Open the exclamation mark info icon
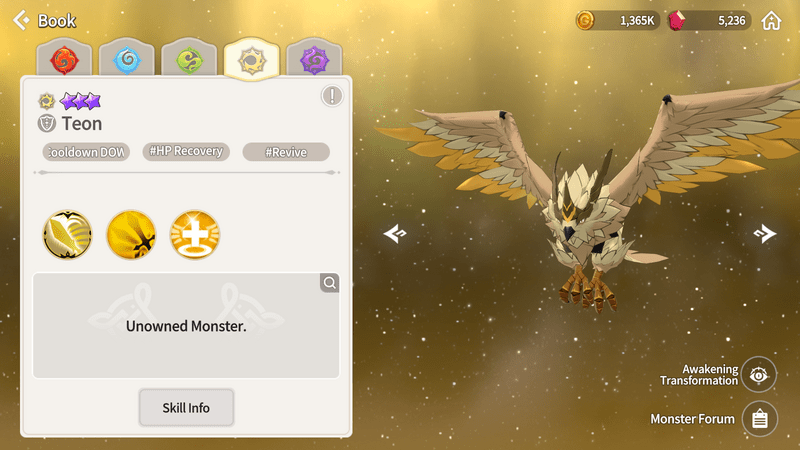 (x=332, y=96)
